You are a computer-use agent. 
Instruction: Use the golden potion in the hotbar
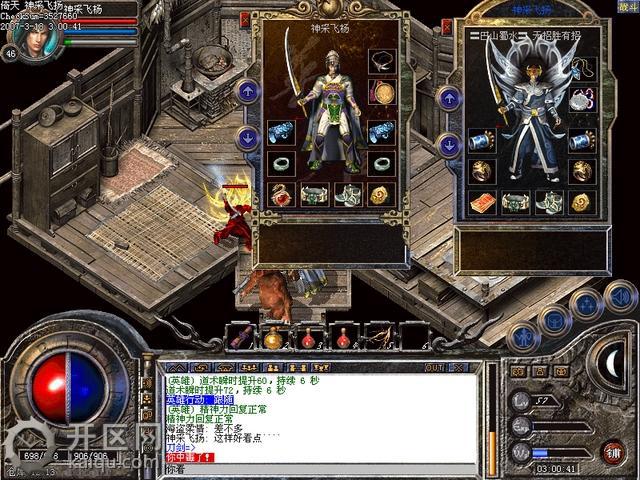tap(272, 338)
